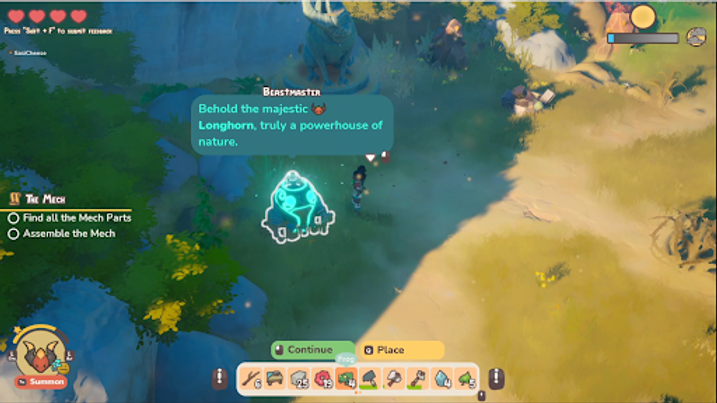
Task: Select the wooden stick hotbar slot
Action: (x=251, y=379)
